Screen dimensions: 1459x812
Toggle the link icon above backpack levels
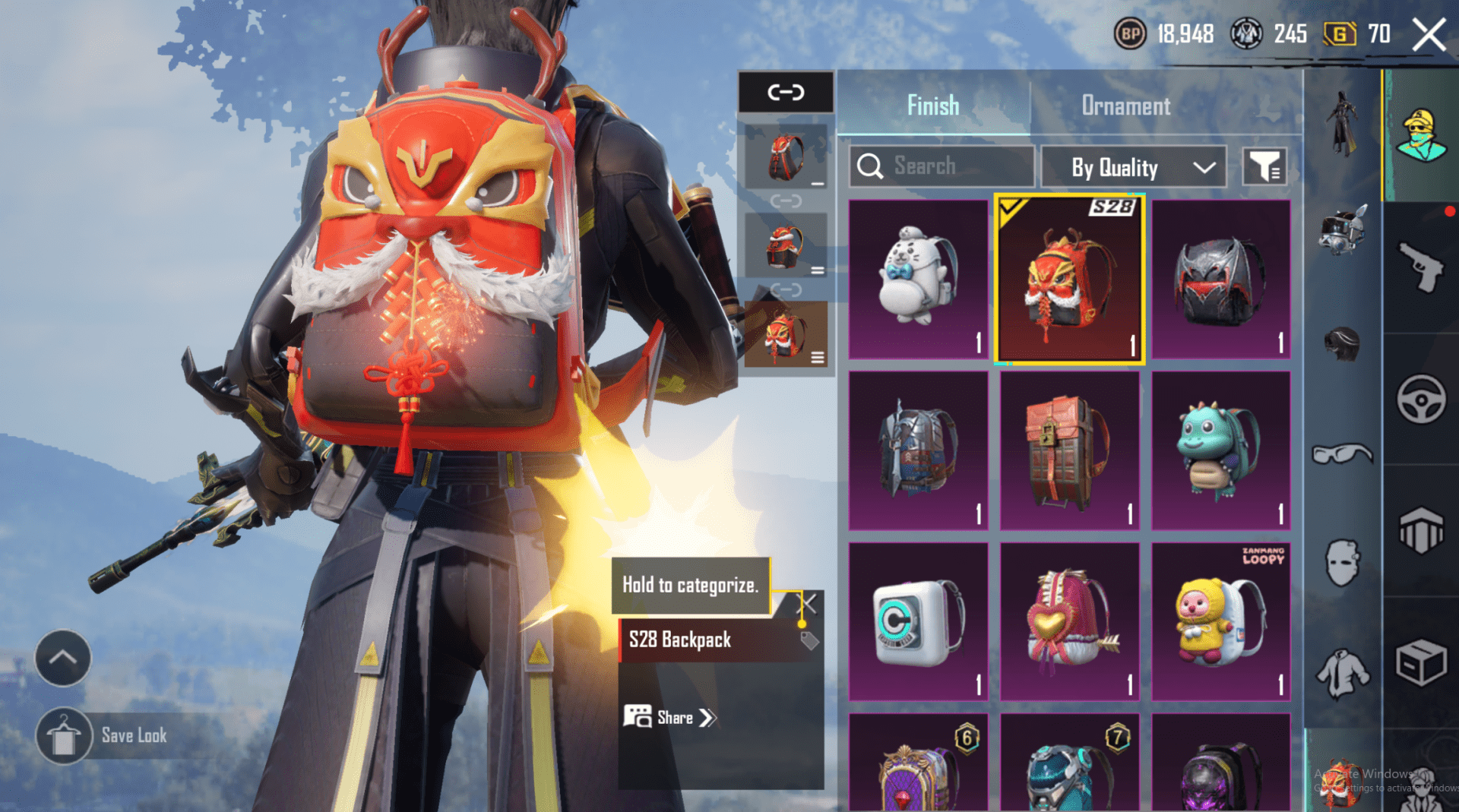click(786, 93)
